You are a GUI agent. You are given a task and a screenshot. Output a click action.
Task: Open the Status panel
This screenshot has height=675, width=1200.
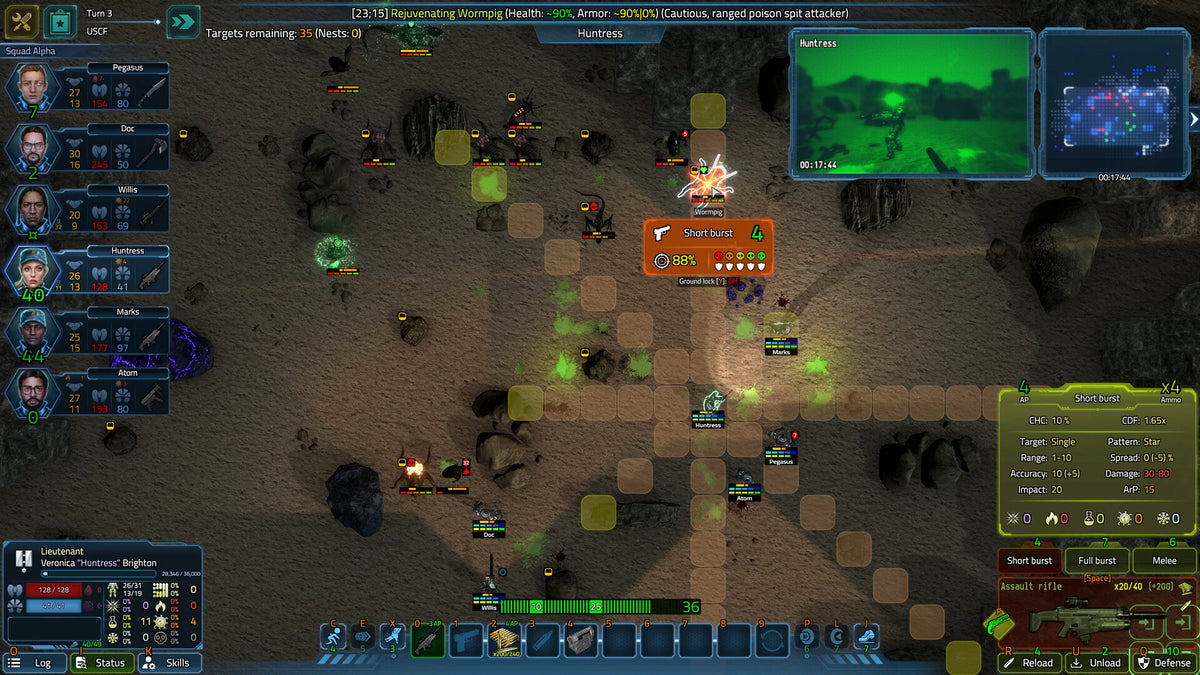point(102,662)
